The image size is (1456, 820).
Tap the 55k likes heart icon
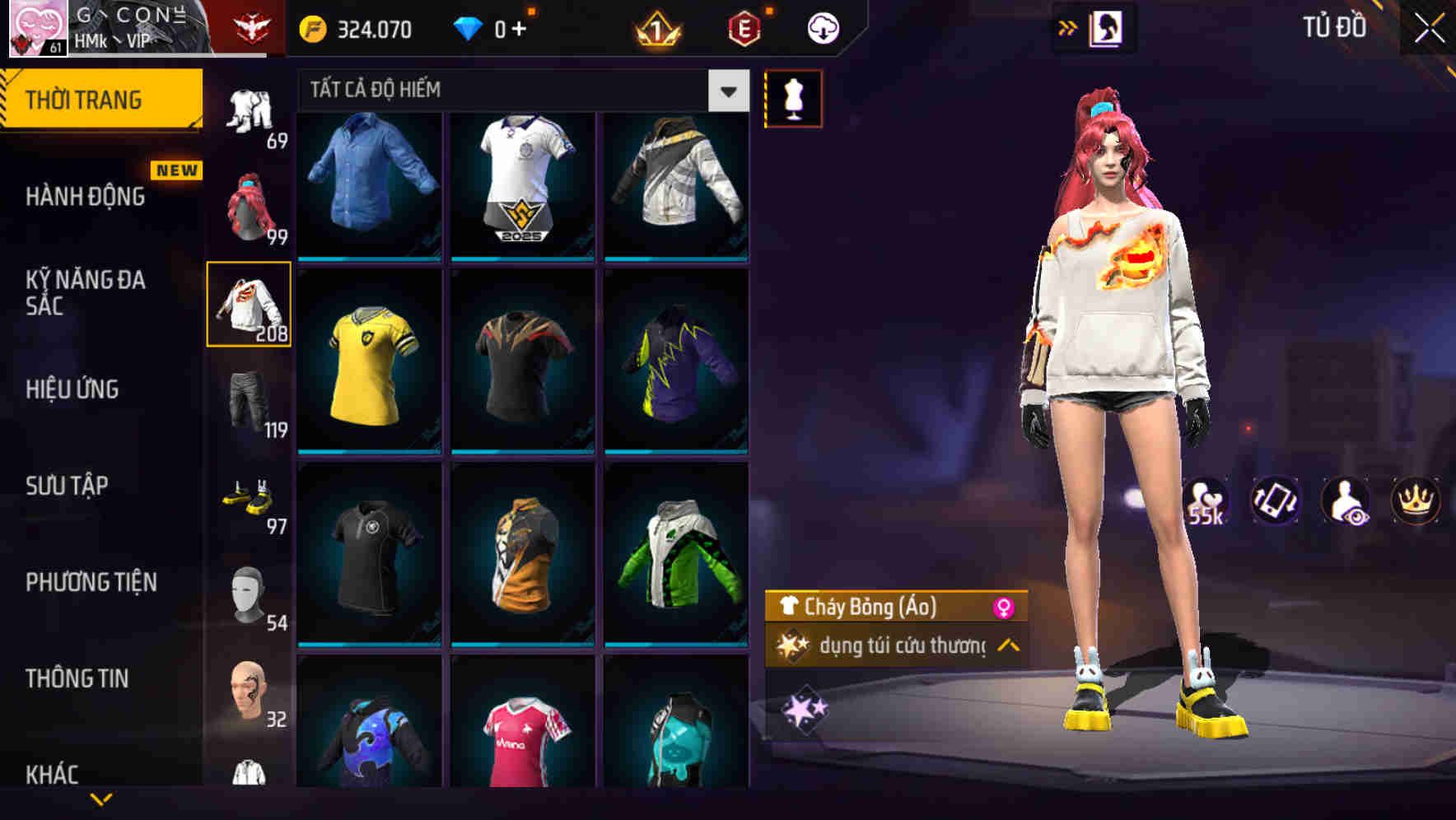(1205, 501)
